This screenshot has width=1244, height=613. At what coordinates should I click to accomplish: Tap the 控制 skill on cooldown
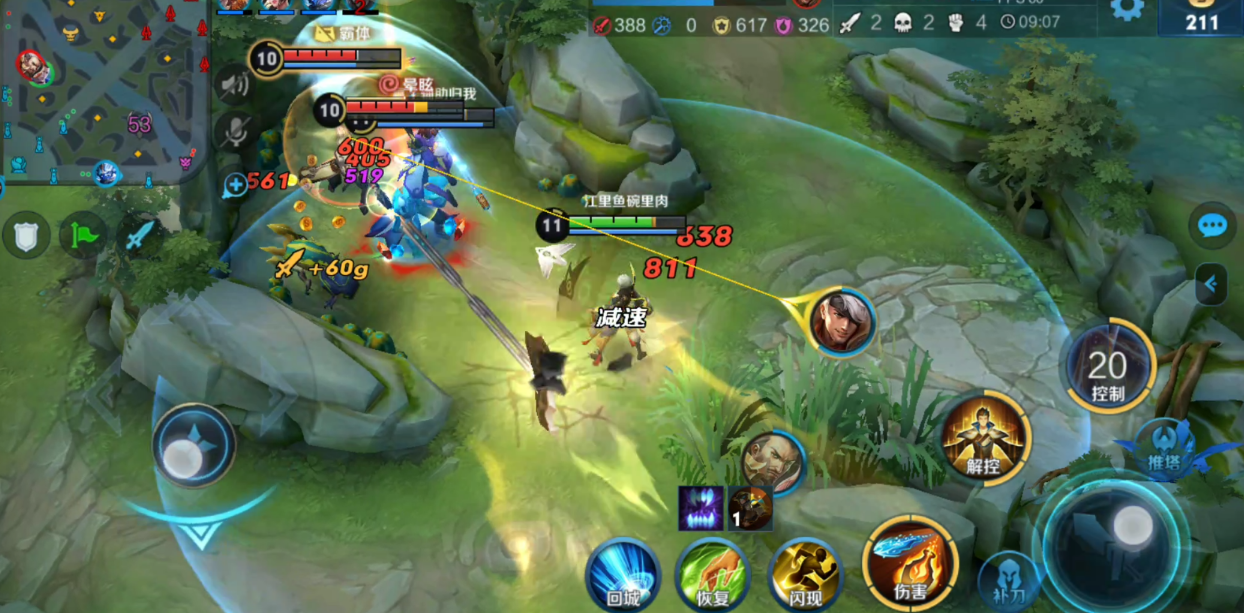click(x=1108, y=369)
